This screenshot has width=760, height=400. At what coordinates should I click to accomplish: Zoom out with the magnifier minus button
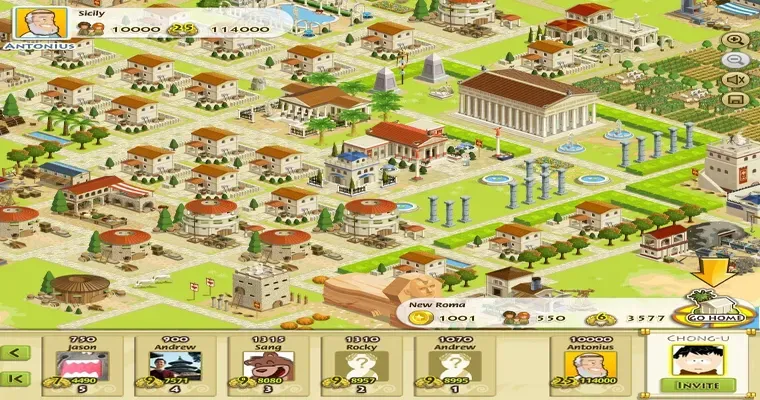point(737,60)
